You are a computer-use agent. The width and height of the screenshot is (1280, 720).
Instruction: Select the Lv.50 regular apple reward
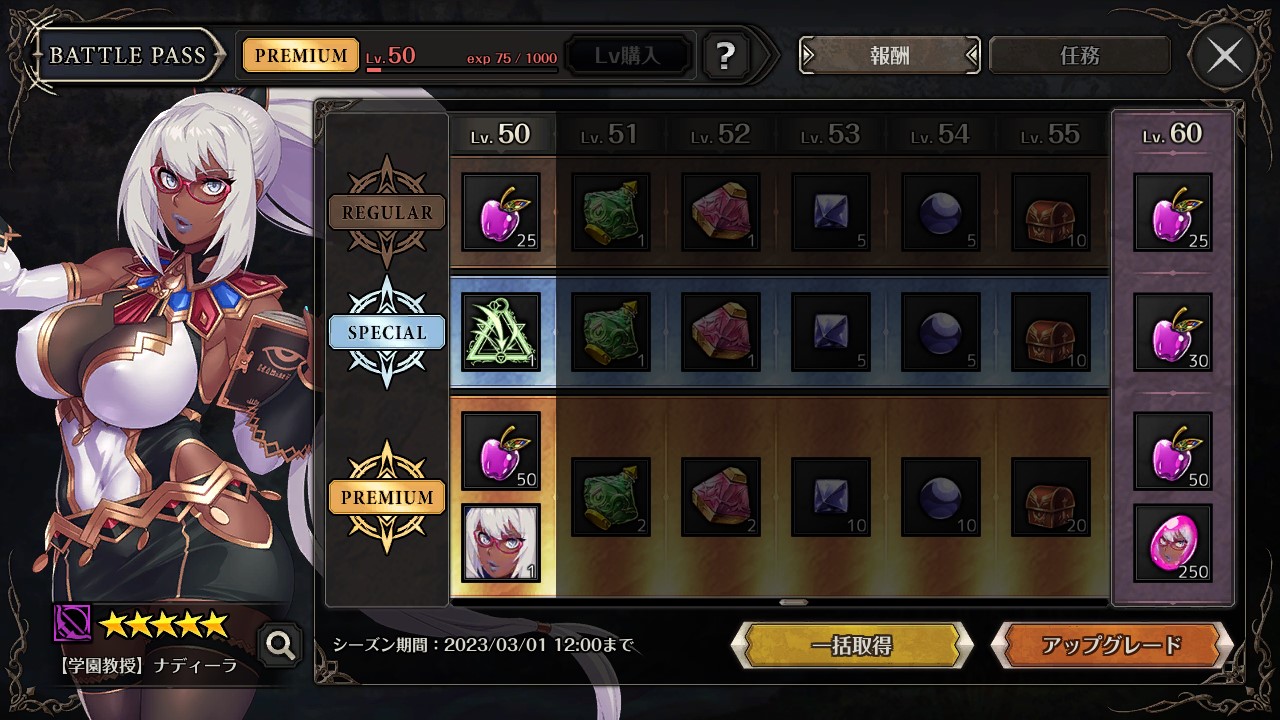pyautogui.click(x=501, y=212)
